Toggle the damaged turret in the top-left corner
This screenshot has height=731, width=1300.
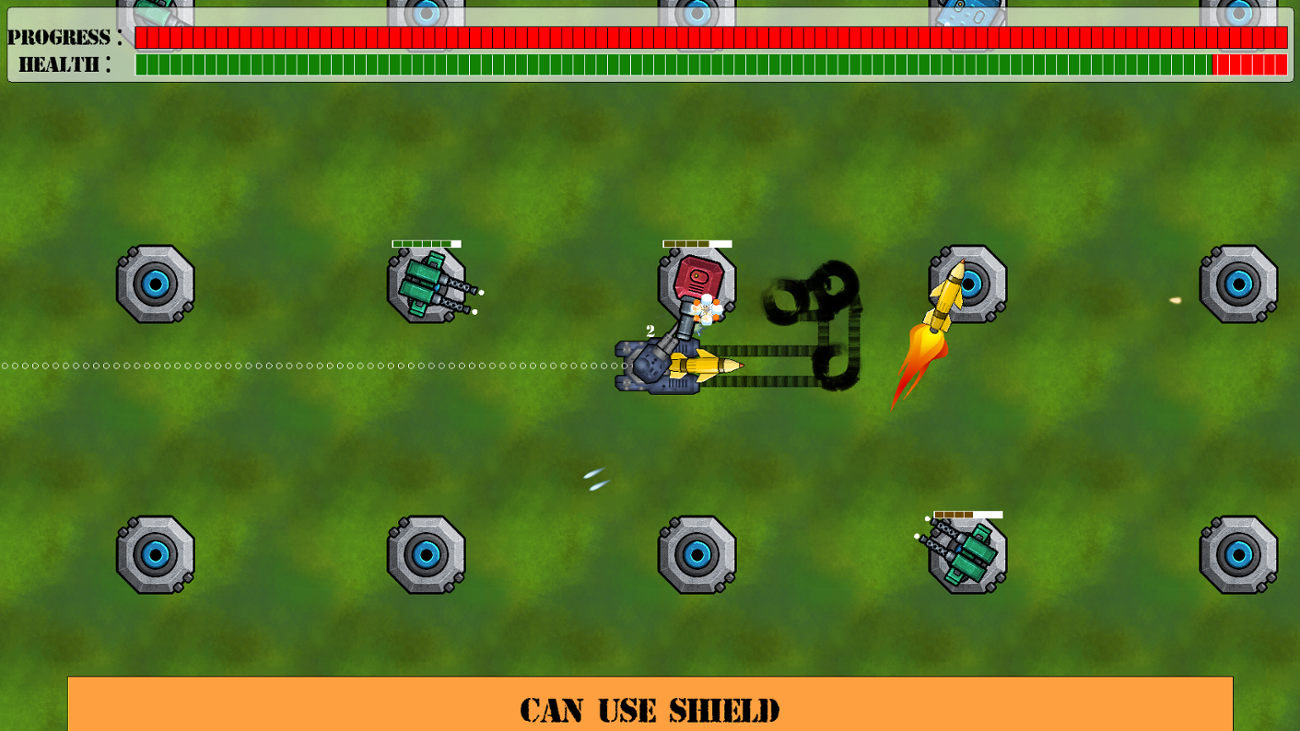[155, 10]
